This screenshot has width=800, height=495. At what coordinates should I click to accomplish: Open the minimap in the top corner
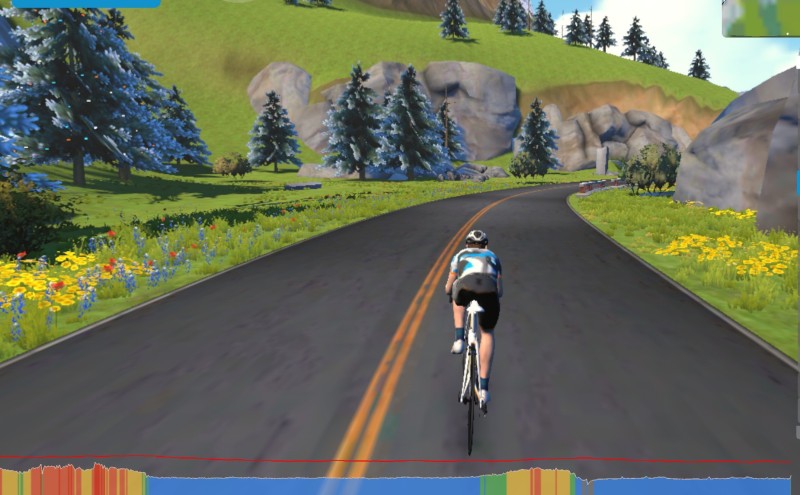point(762,17)
